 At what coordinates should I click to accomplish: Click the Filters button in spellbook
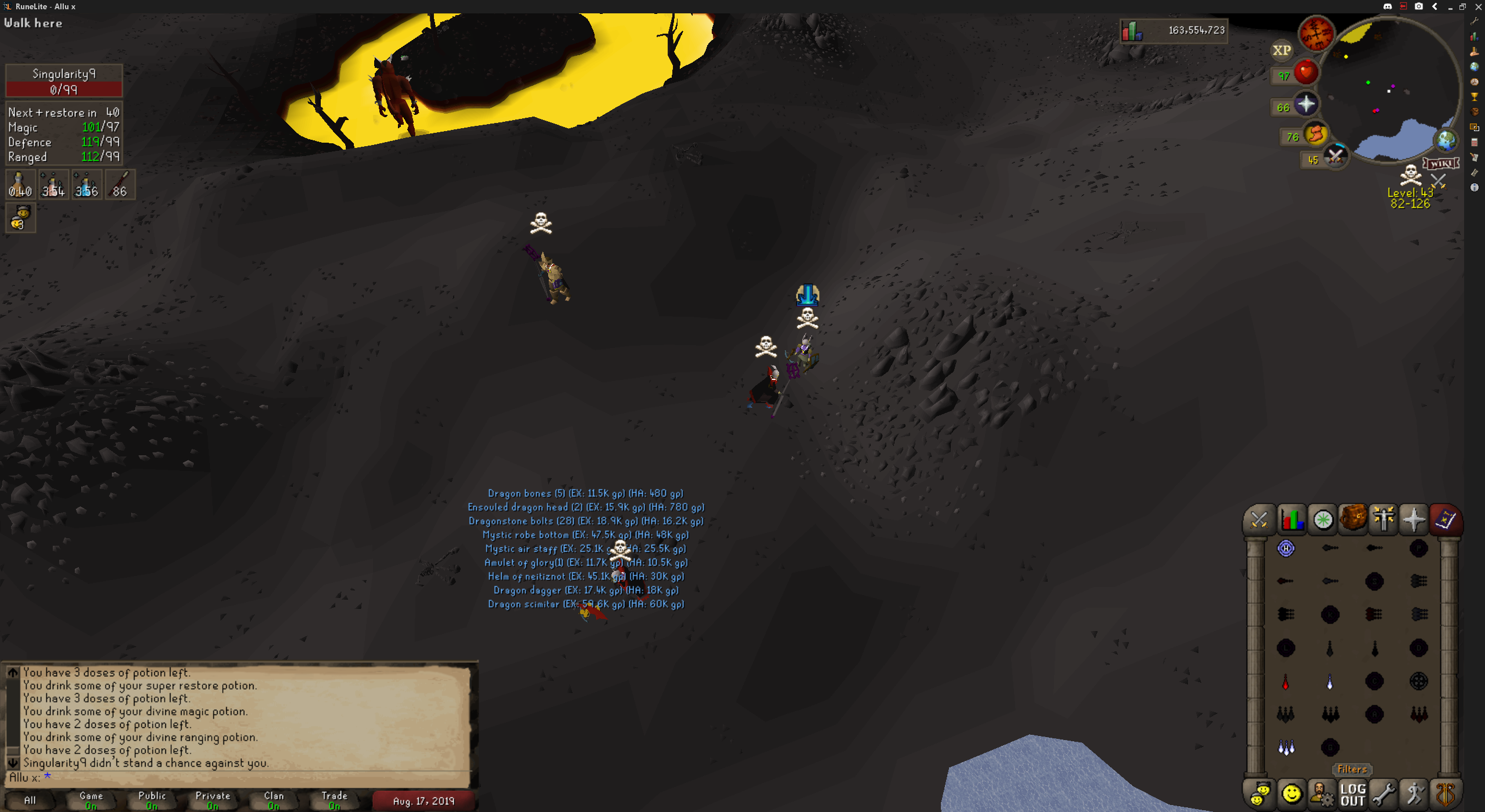coord(1352,770)
